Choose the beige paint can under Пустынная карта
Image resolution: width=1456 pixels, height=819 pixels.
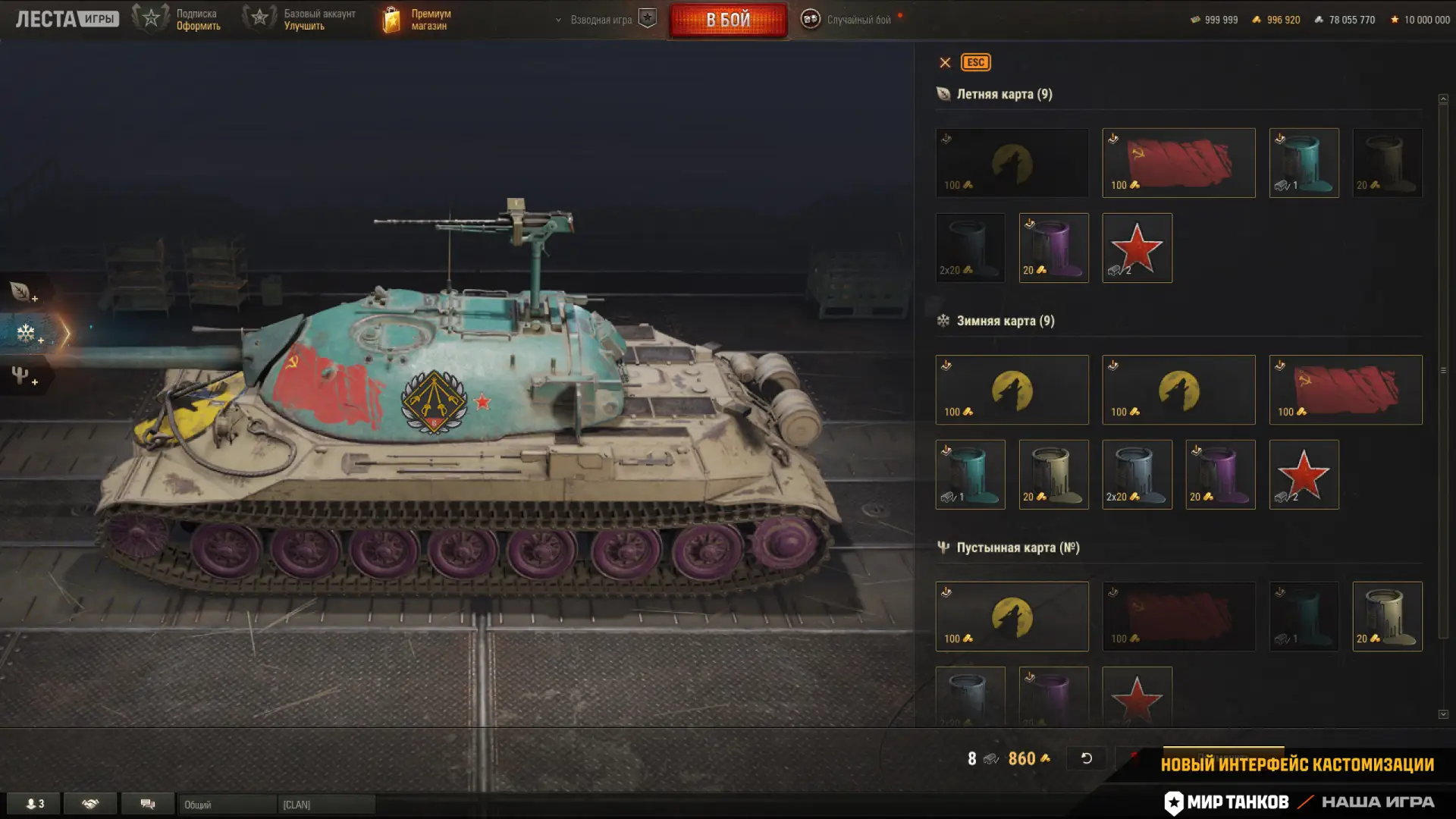pos(1387,617)
